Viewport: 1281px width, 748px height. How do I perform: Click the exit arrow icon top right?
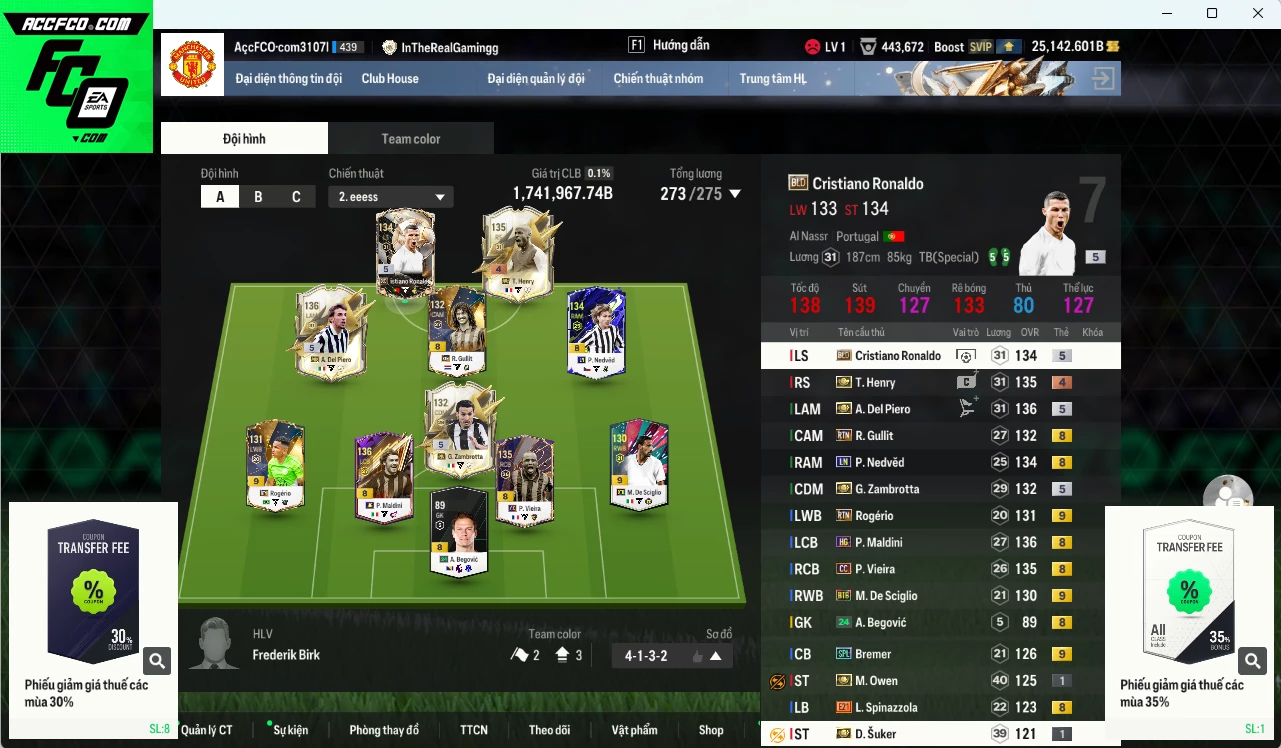pyautogui.click(x=1102, y=77)
